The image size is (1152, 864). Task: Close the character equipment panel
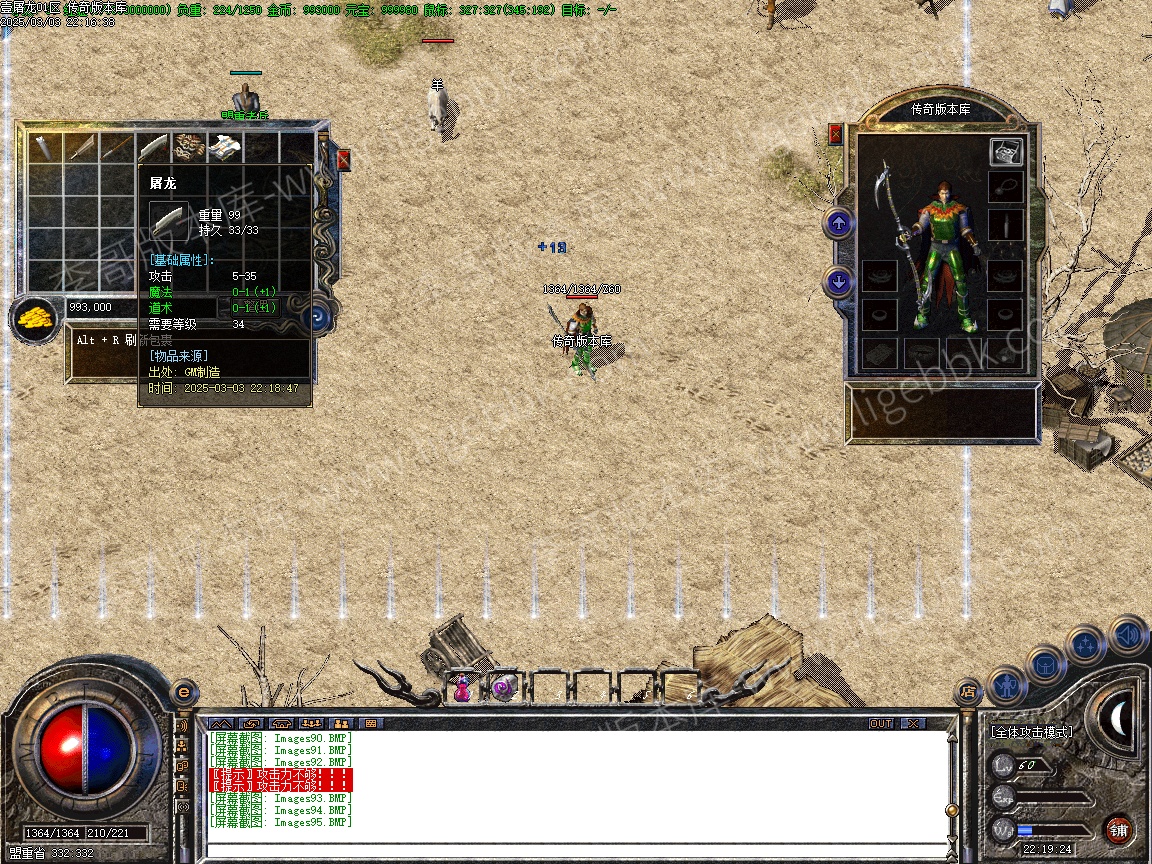pyautogui.click(x=836, y=134)
